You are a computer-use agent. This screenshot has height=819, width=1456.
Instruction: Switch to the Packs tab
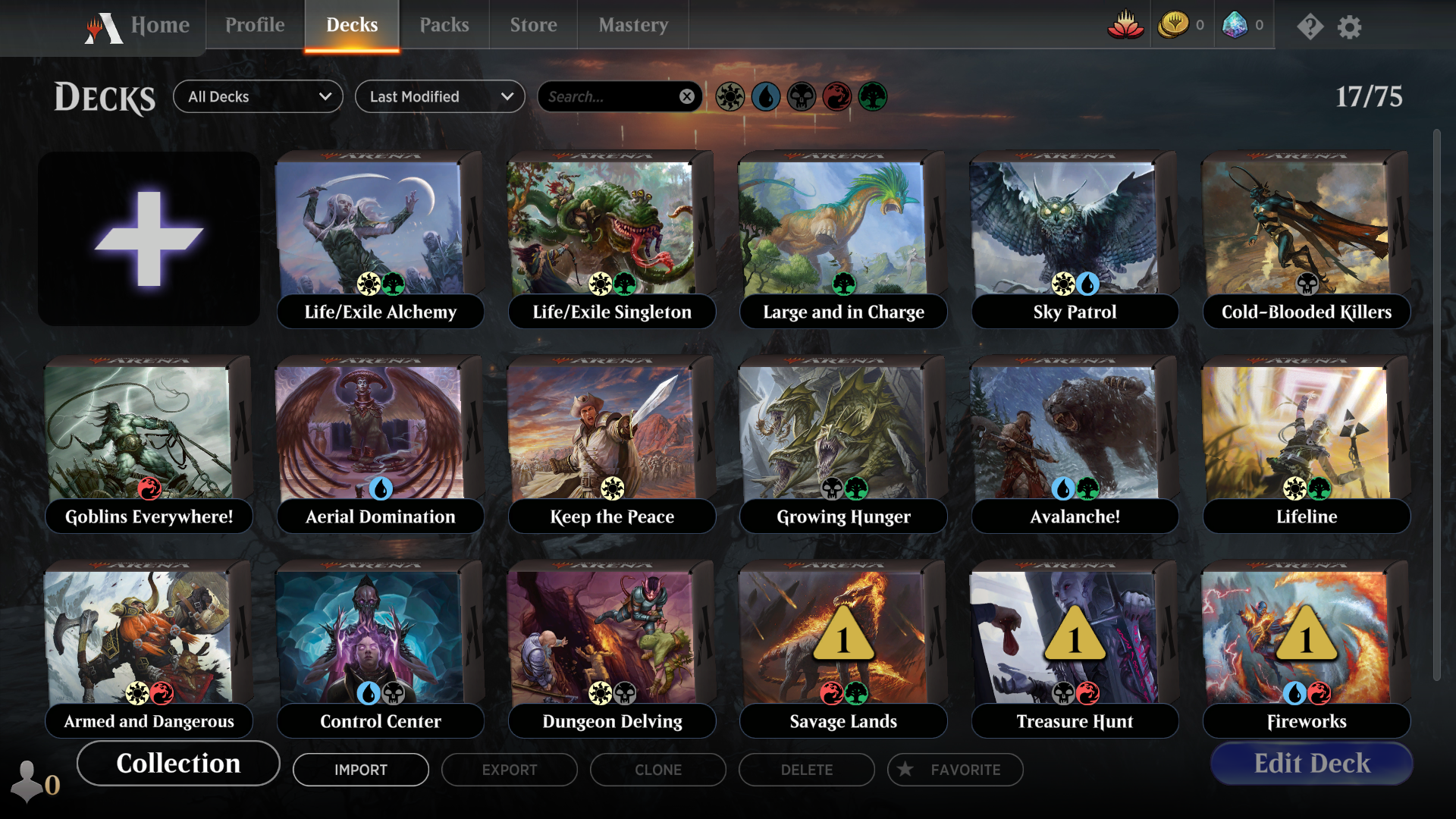[x=444, y=25]
